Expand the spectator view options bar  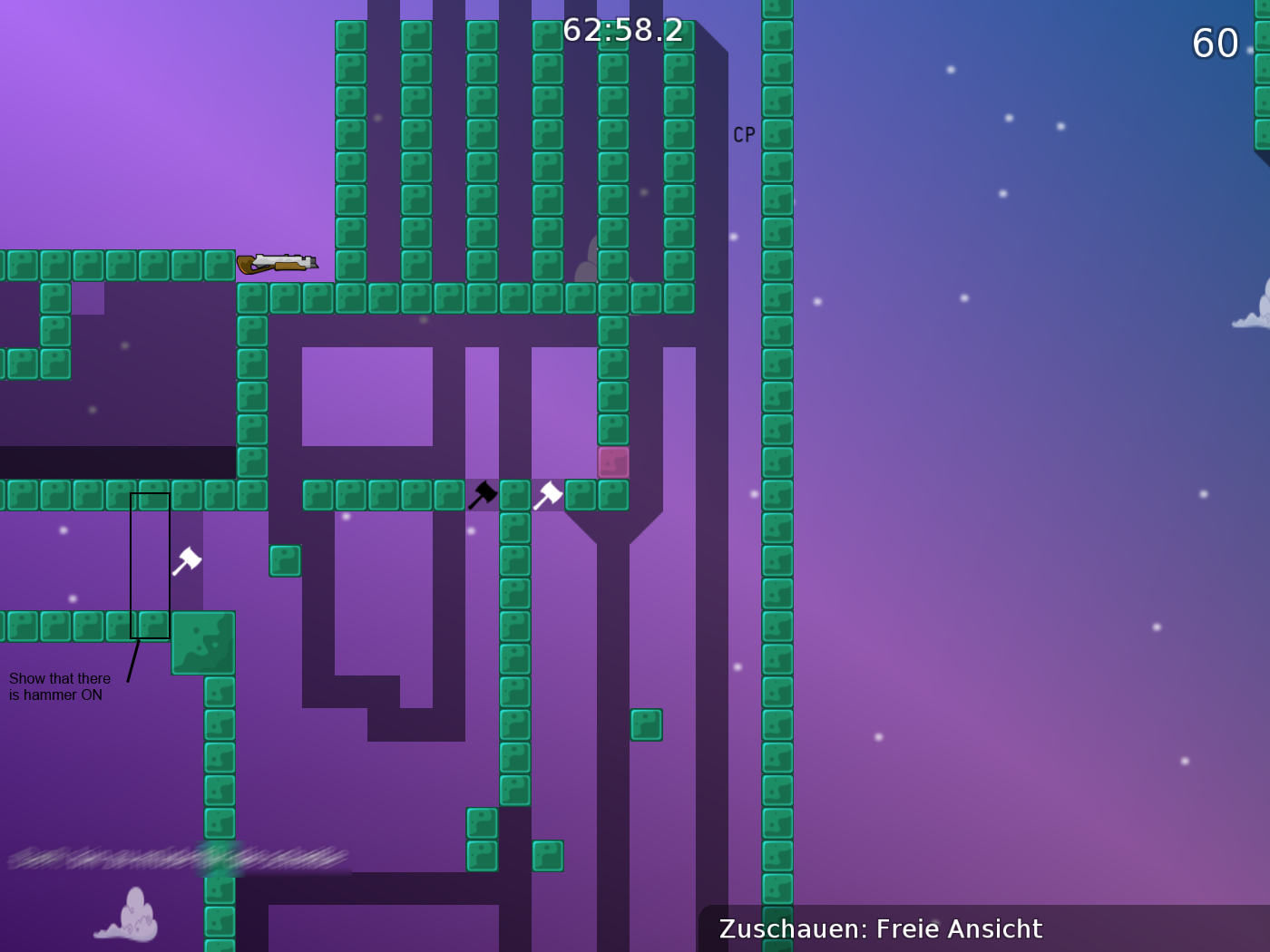(880, 928)
